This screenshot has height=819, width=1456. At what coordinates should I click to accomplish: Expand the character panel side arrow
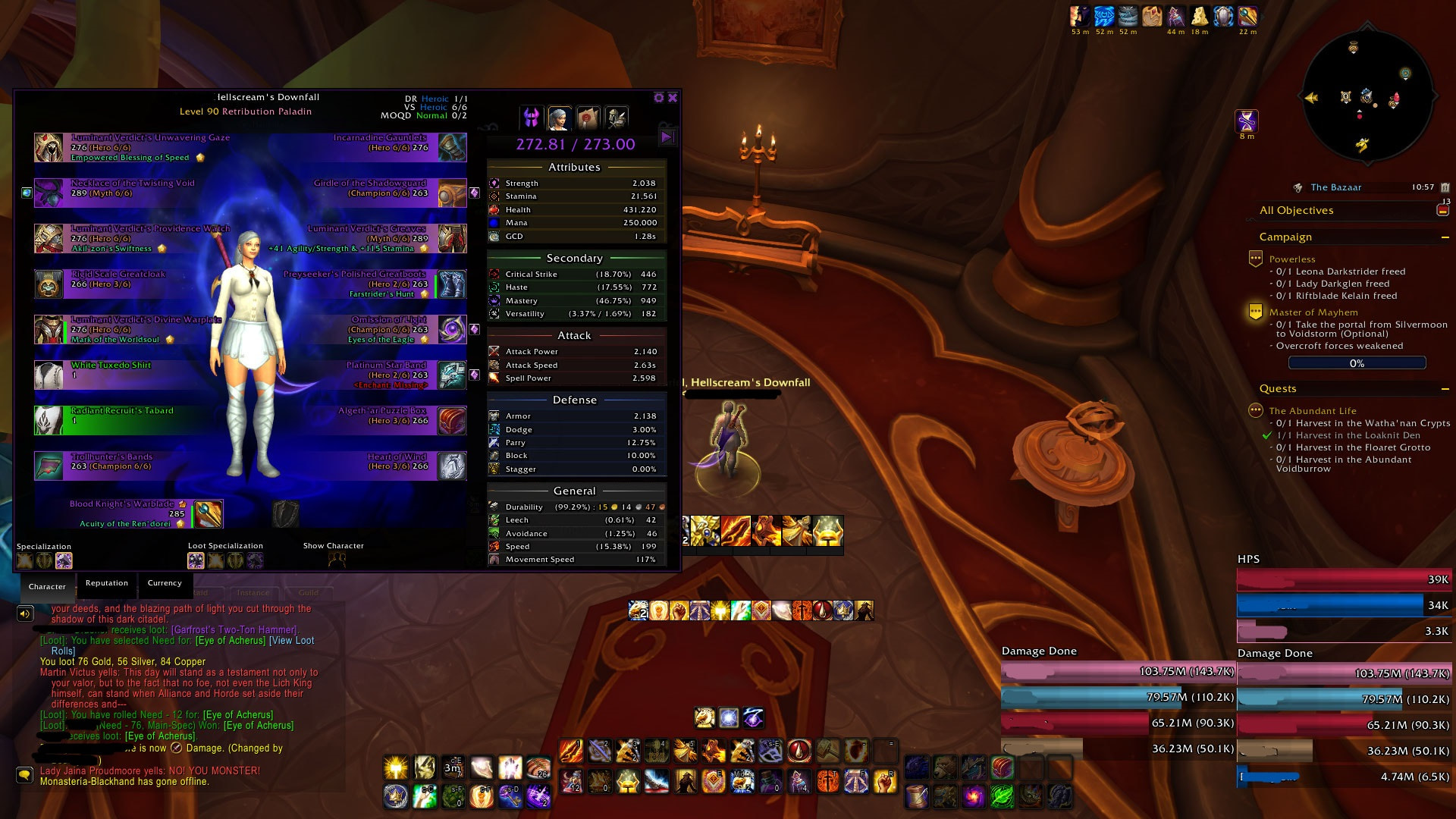pos(667,137)
